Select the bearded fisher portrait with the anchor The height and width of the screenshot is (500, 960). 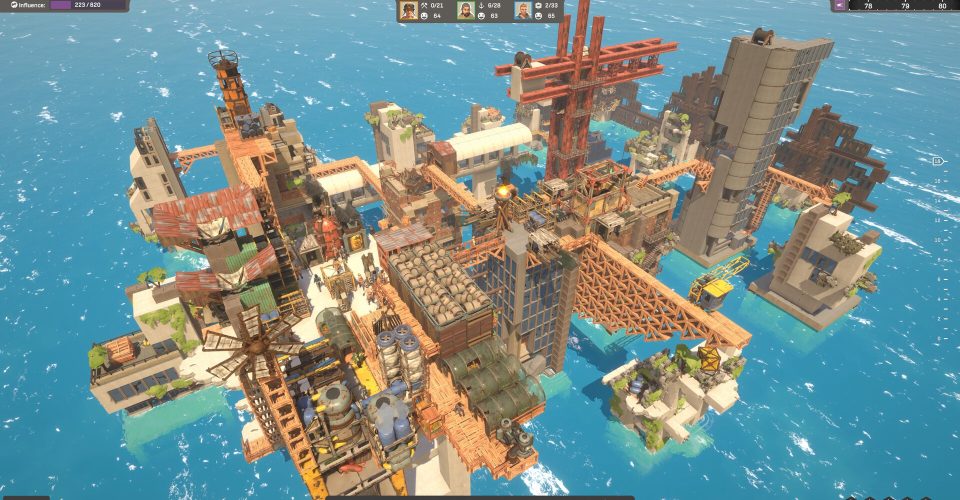click(x=466, y=10)
